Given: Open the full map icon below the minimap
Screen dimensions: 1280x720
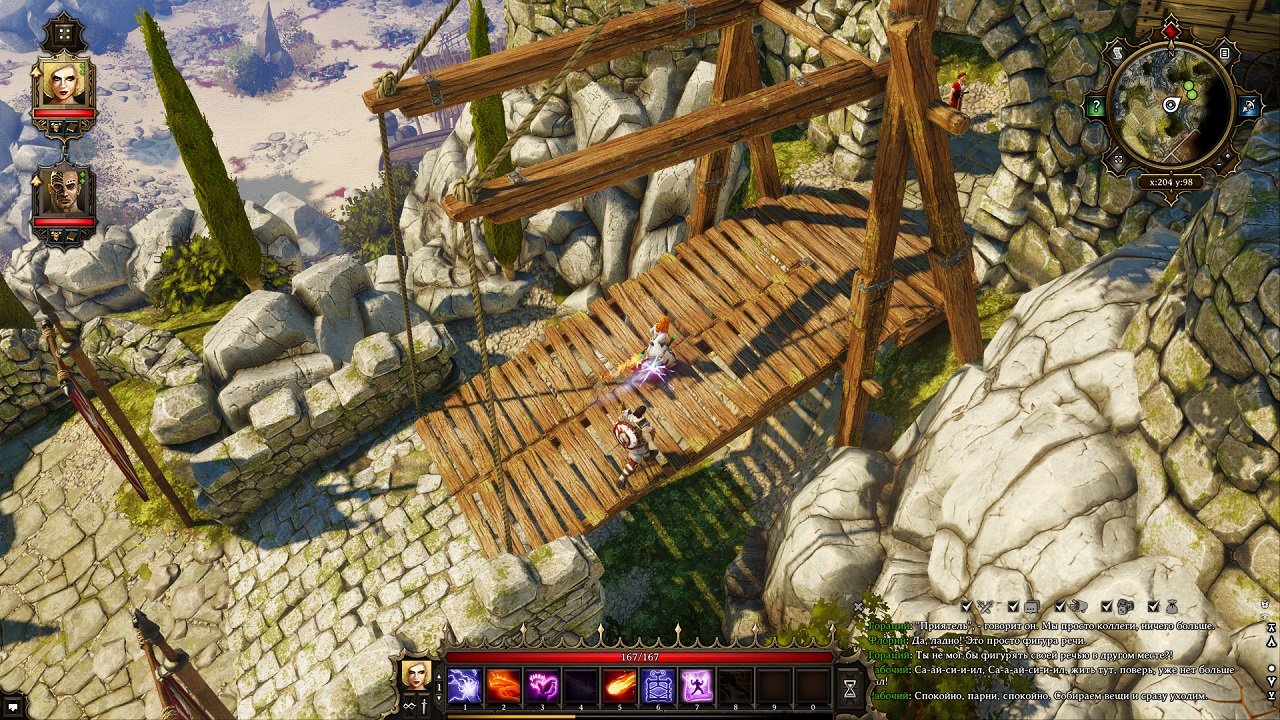Looking at the screenshot, I should coord(1118,157).
